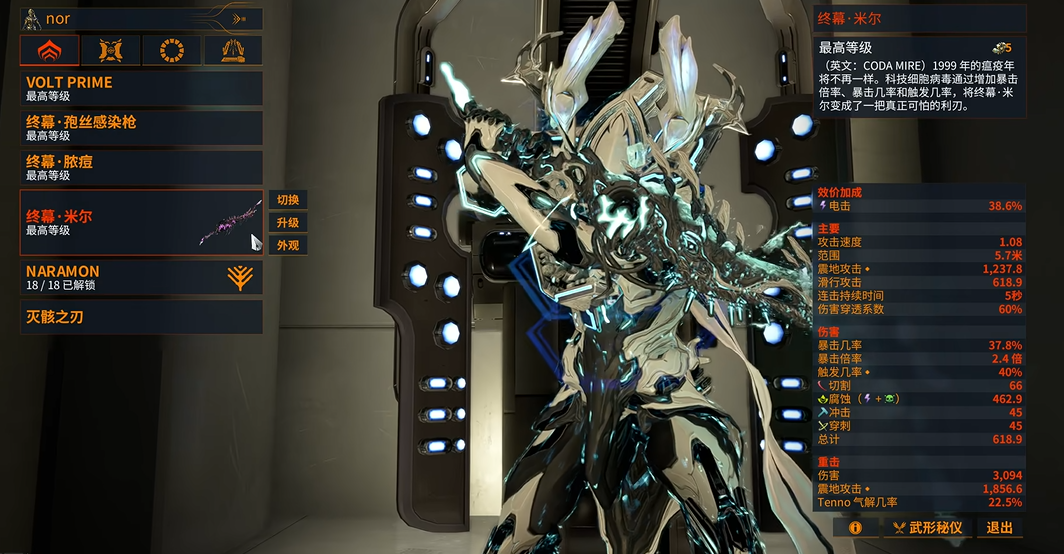The height and width of the screenshot is (554, 1064).
Task: Select the 灭骸之刃 entry
Action: coord(141,317)
